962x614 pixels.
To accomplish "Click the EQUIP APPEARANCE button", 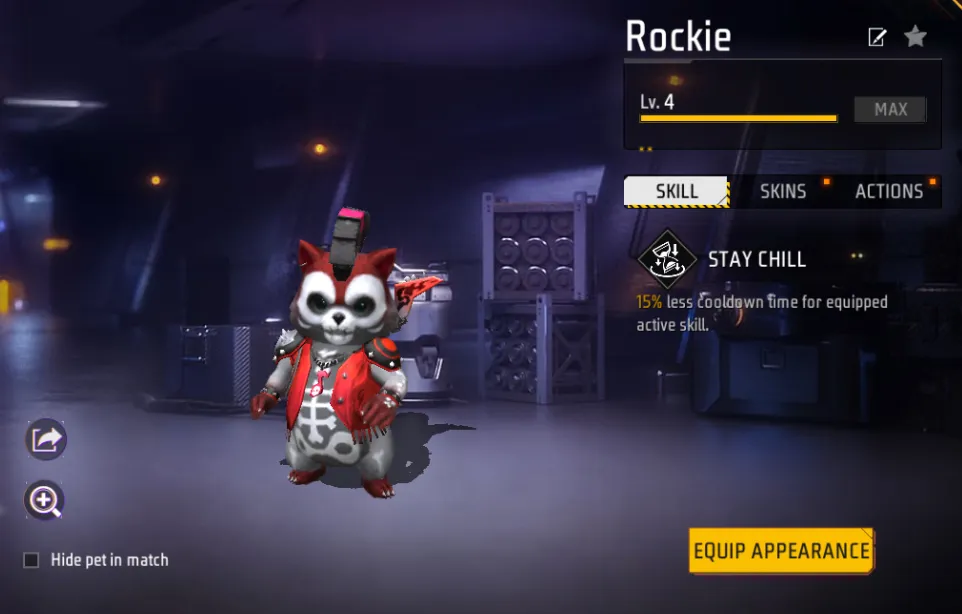I will pyautogui.click(x=781, y=551).
